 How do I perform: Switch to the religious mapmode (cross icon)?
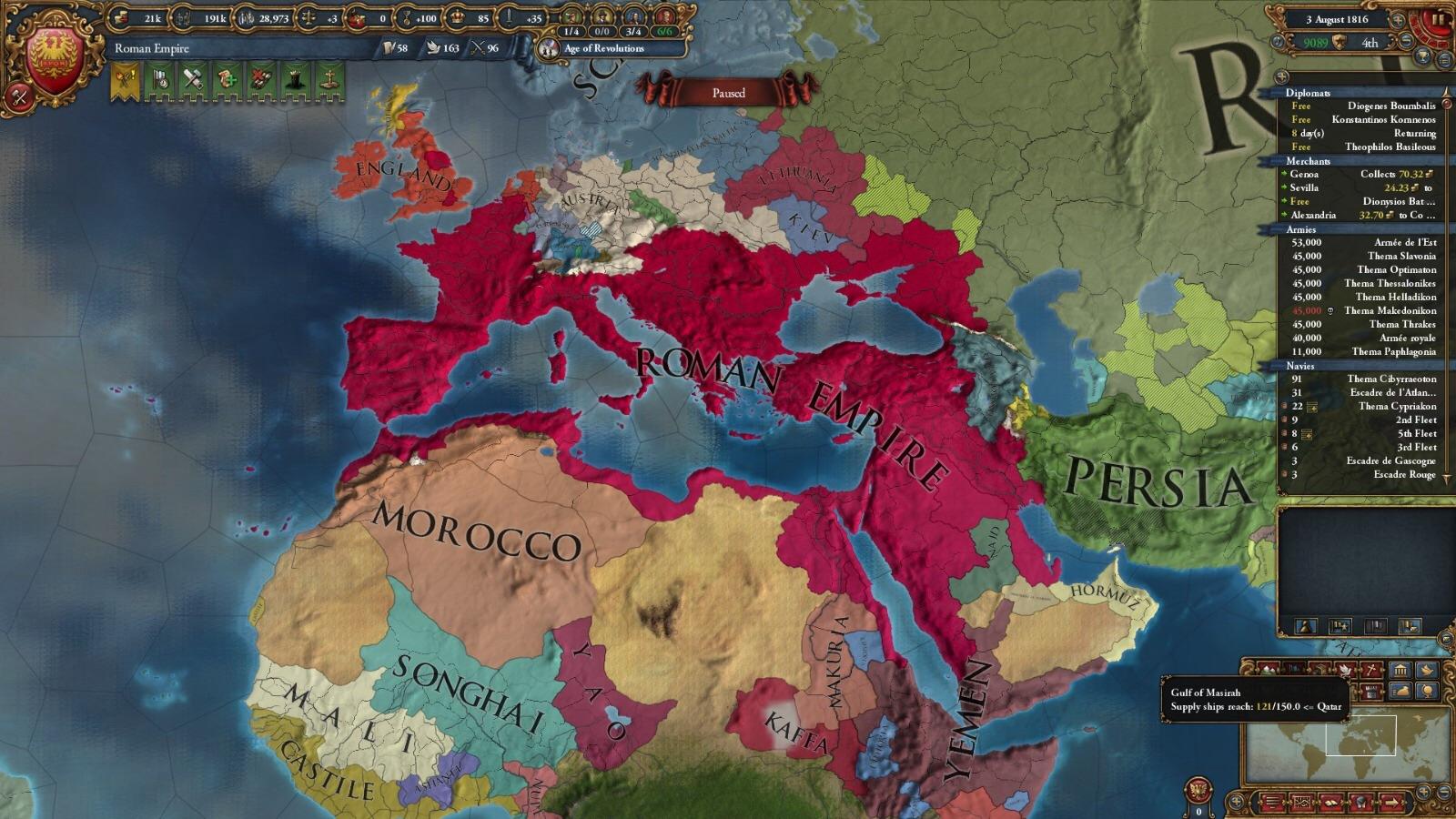pyautogui.click(x=1371, y=669)
